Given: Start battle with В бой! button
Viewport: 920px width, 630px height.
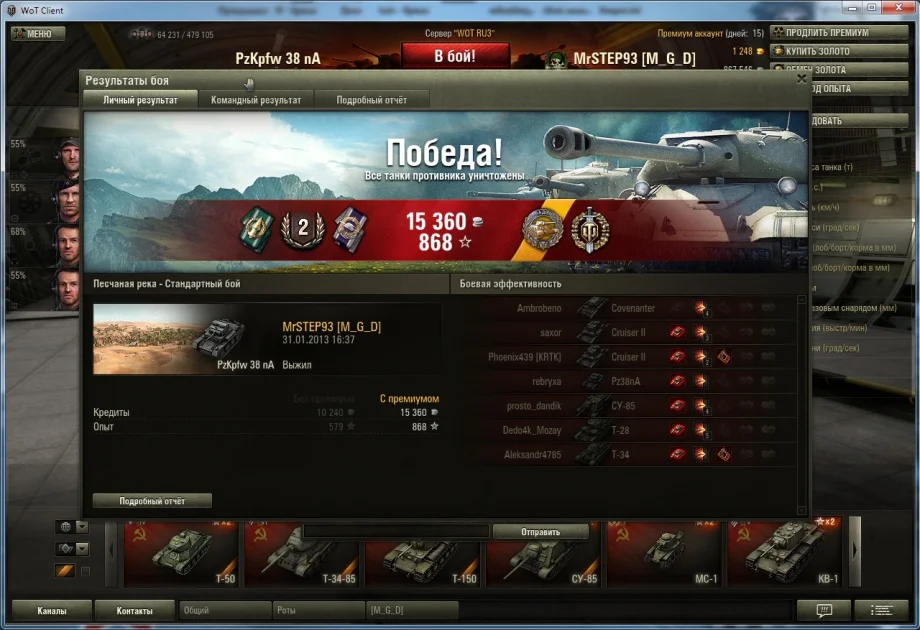Looking at the screenshot, I should point(454,56).
